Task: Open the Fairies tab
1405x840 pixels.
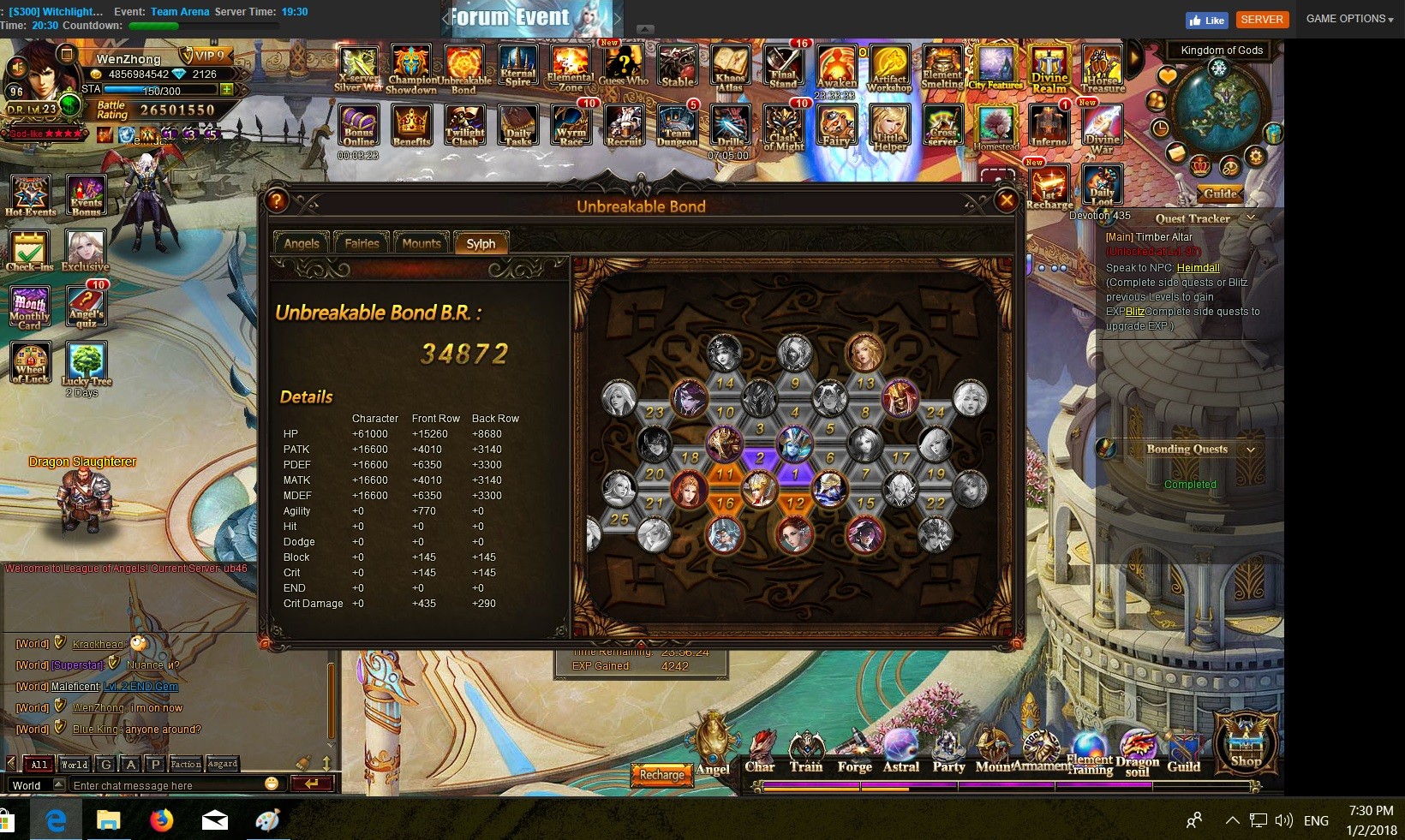Action: point(362,243)
